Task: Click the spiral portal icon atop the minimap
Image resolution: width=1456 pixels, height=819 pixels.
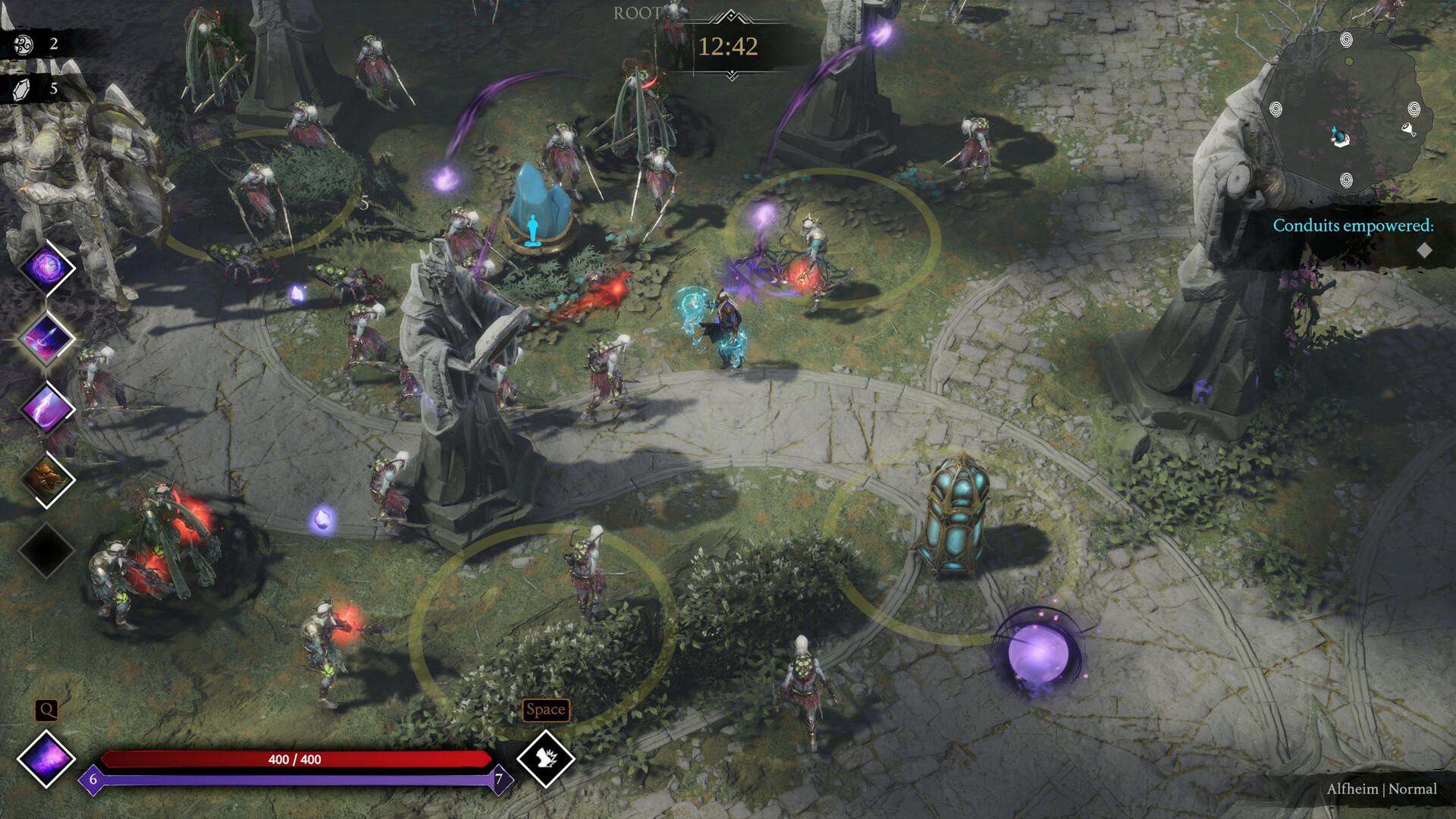Action: tap(1347, 39)
